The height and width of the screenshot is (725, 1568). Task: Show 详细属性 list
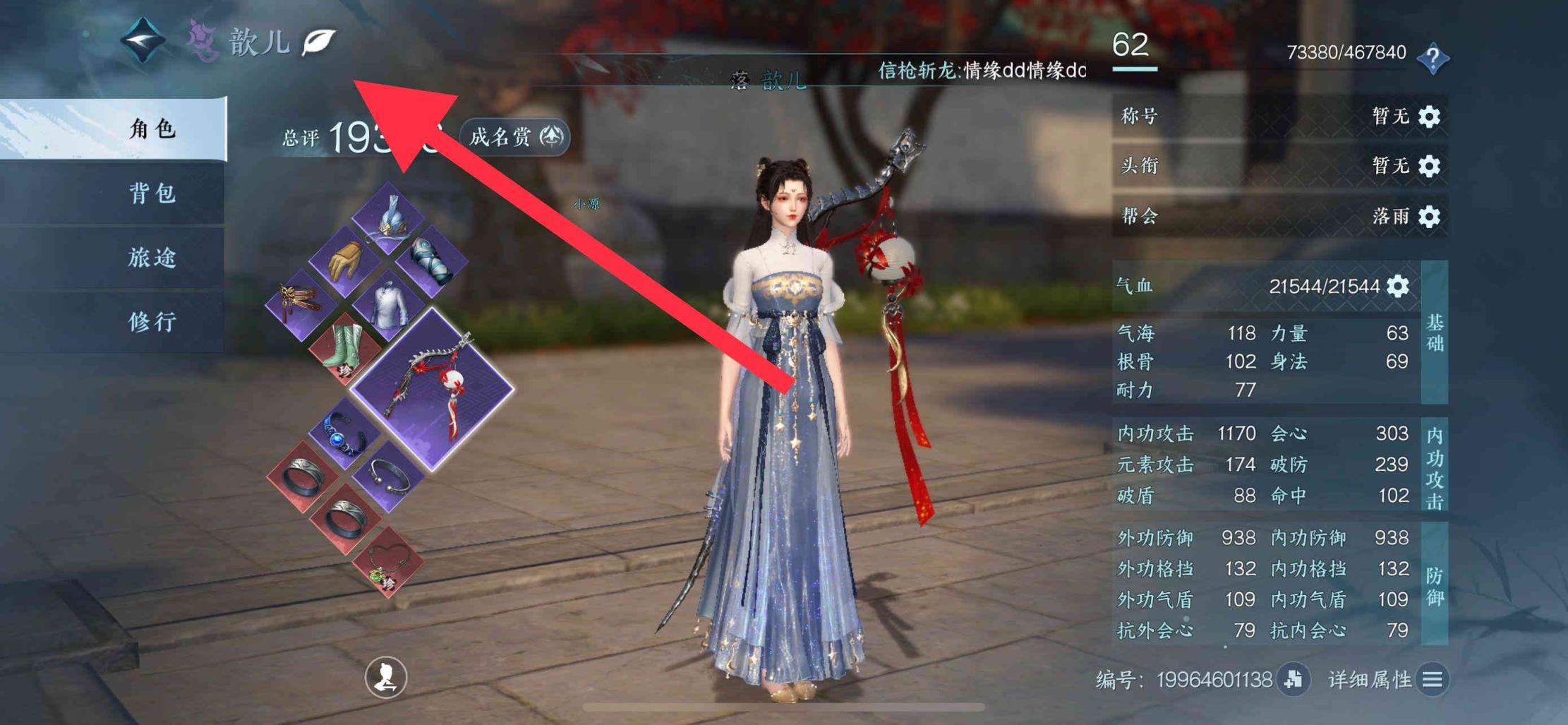(1433, 679)
